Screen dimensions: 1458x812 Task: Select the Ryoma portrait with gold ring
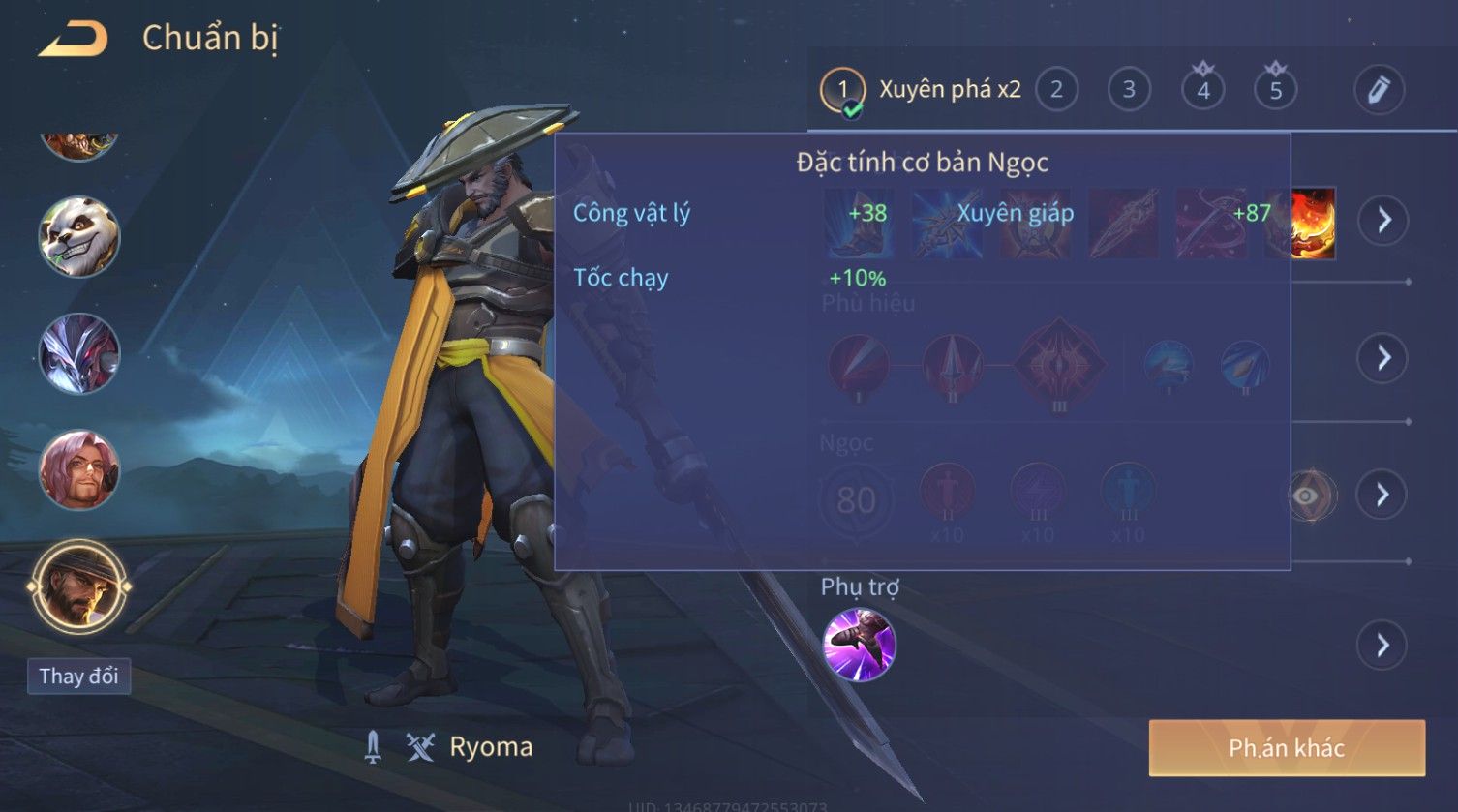(79, 586)
